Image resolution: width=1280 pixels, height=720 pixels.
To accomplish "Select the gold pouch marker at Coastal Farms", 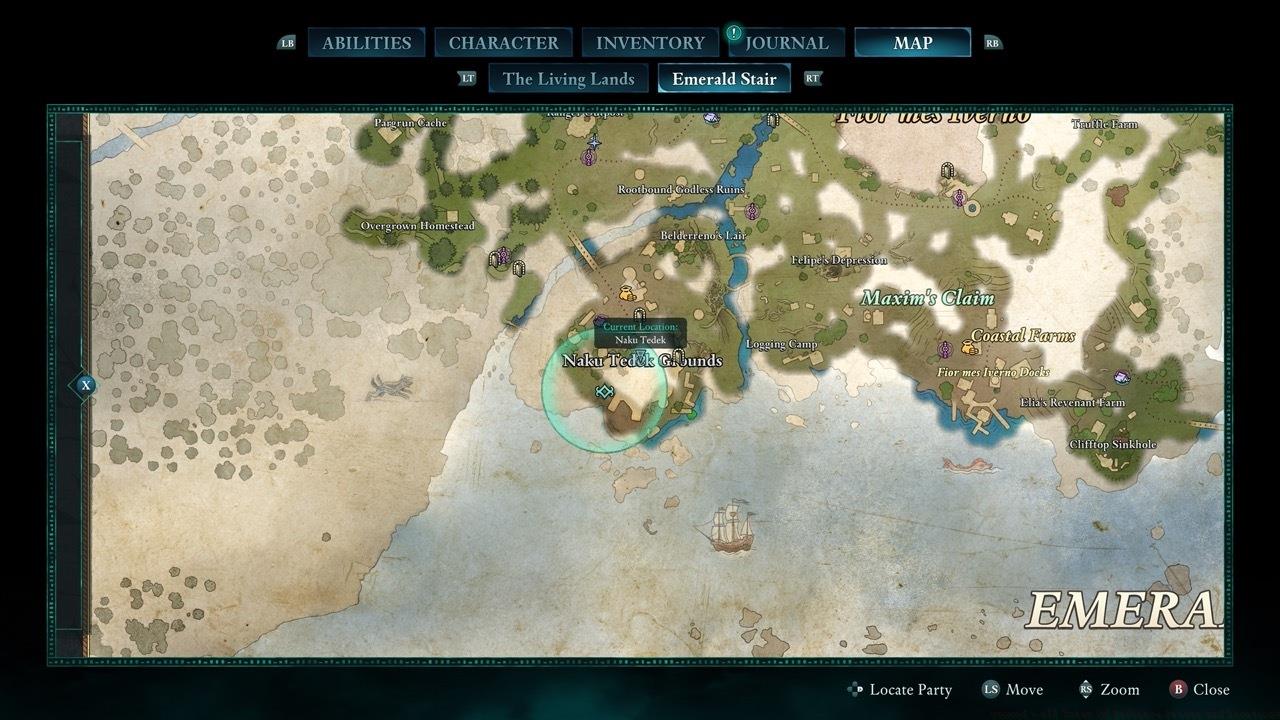I will pos(969,348).
